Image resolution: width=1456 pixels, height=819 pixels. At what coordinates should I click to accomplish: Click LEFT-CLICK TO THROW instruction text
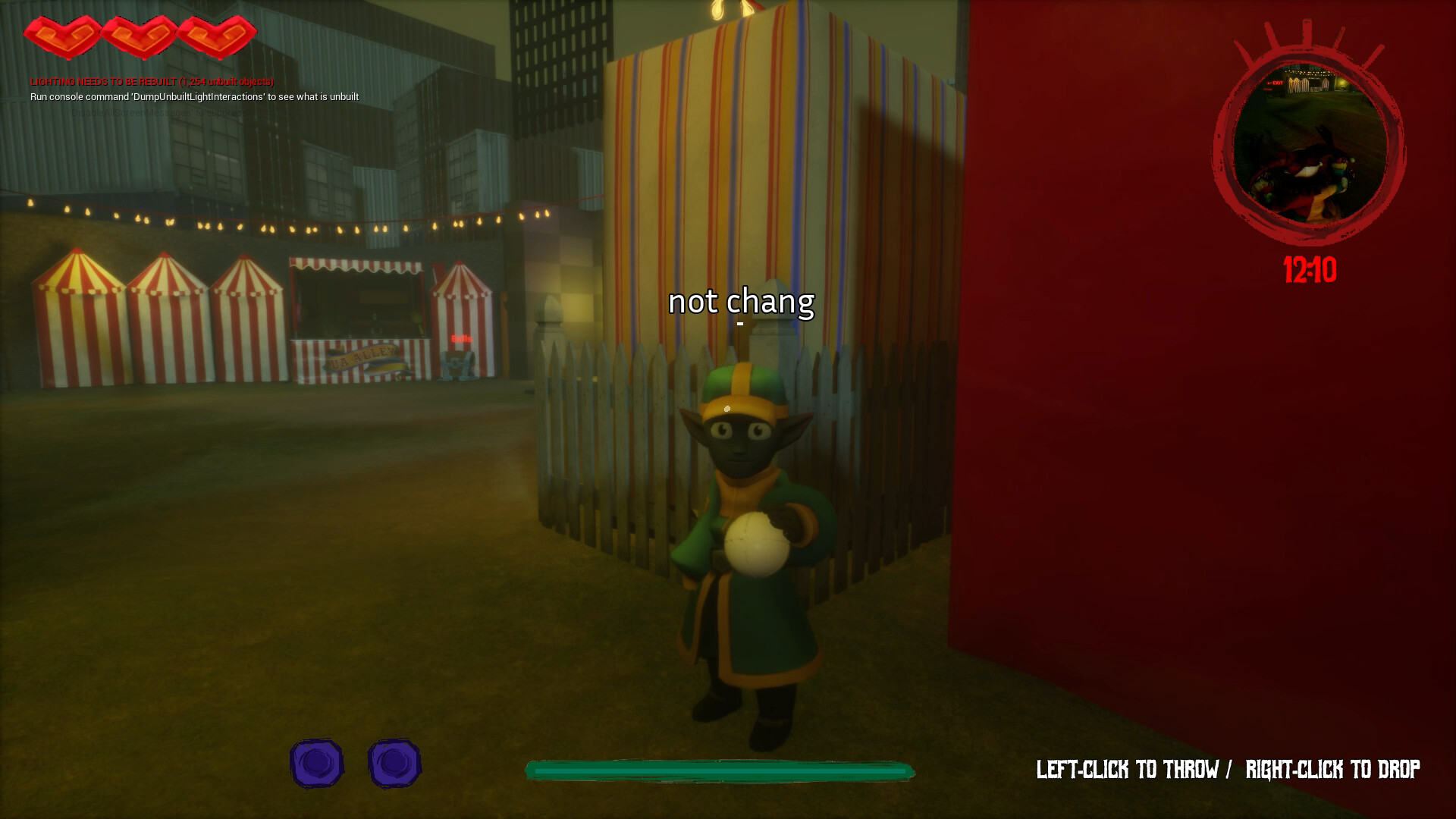[1128, 768]
